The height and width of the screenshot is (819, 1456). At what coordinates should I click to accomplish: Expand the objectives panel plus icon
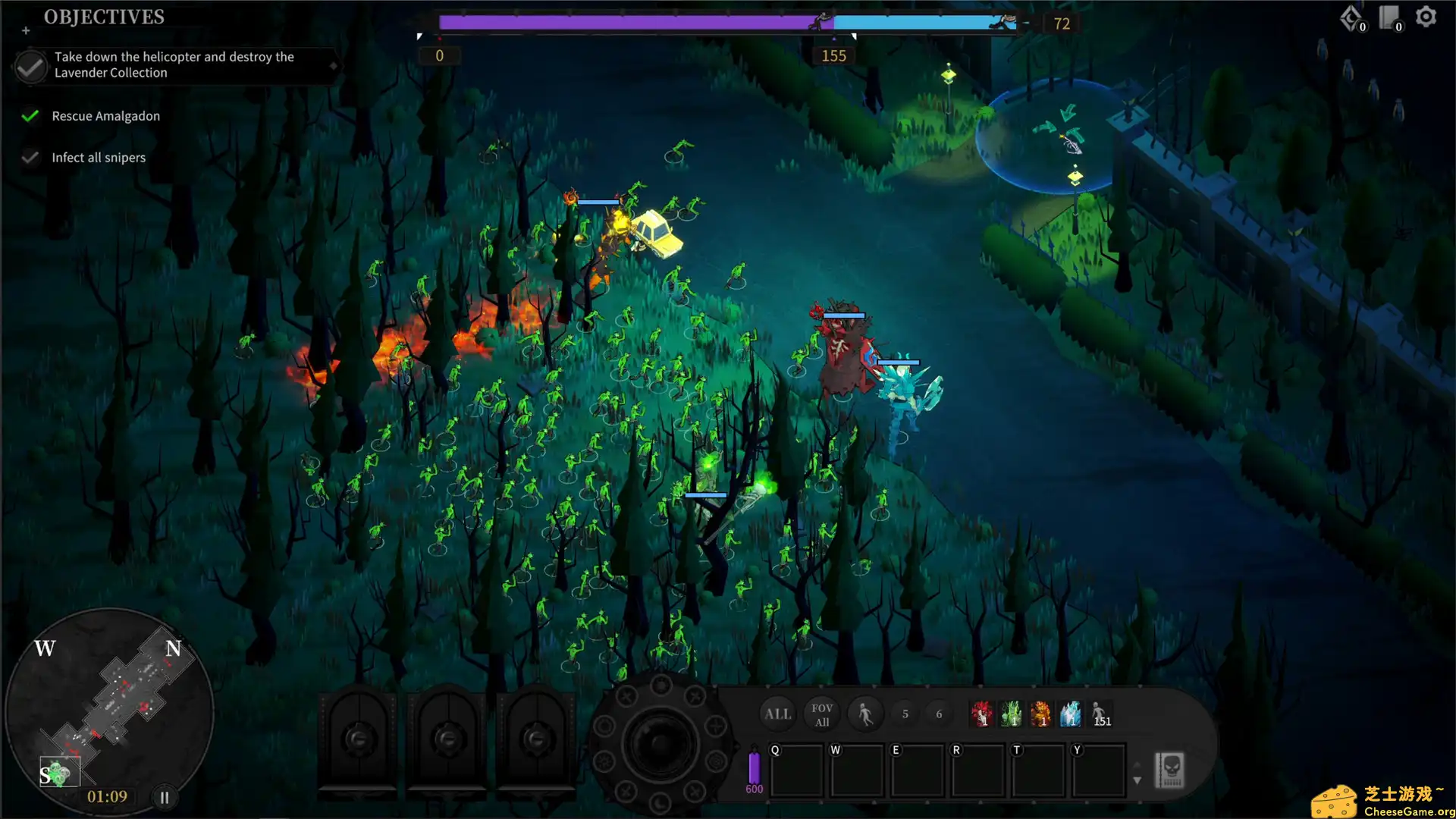coord(26,31)
